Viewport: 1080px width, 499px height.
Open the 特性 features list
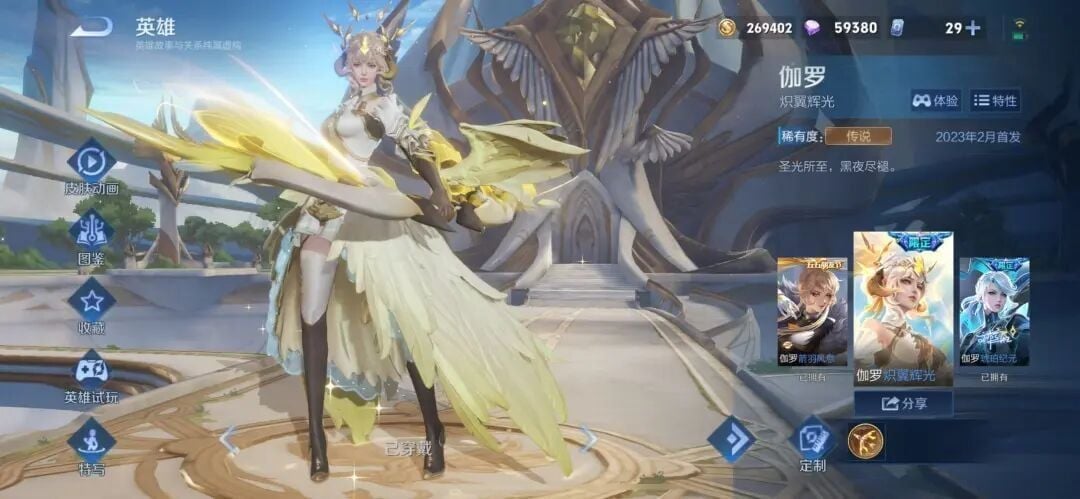(x=995, y=100)
